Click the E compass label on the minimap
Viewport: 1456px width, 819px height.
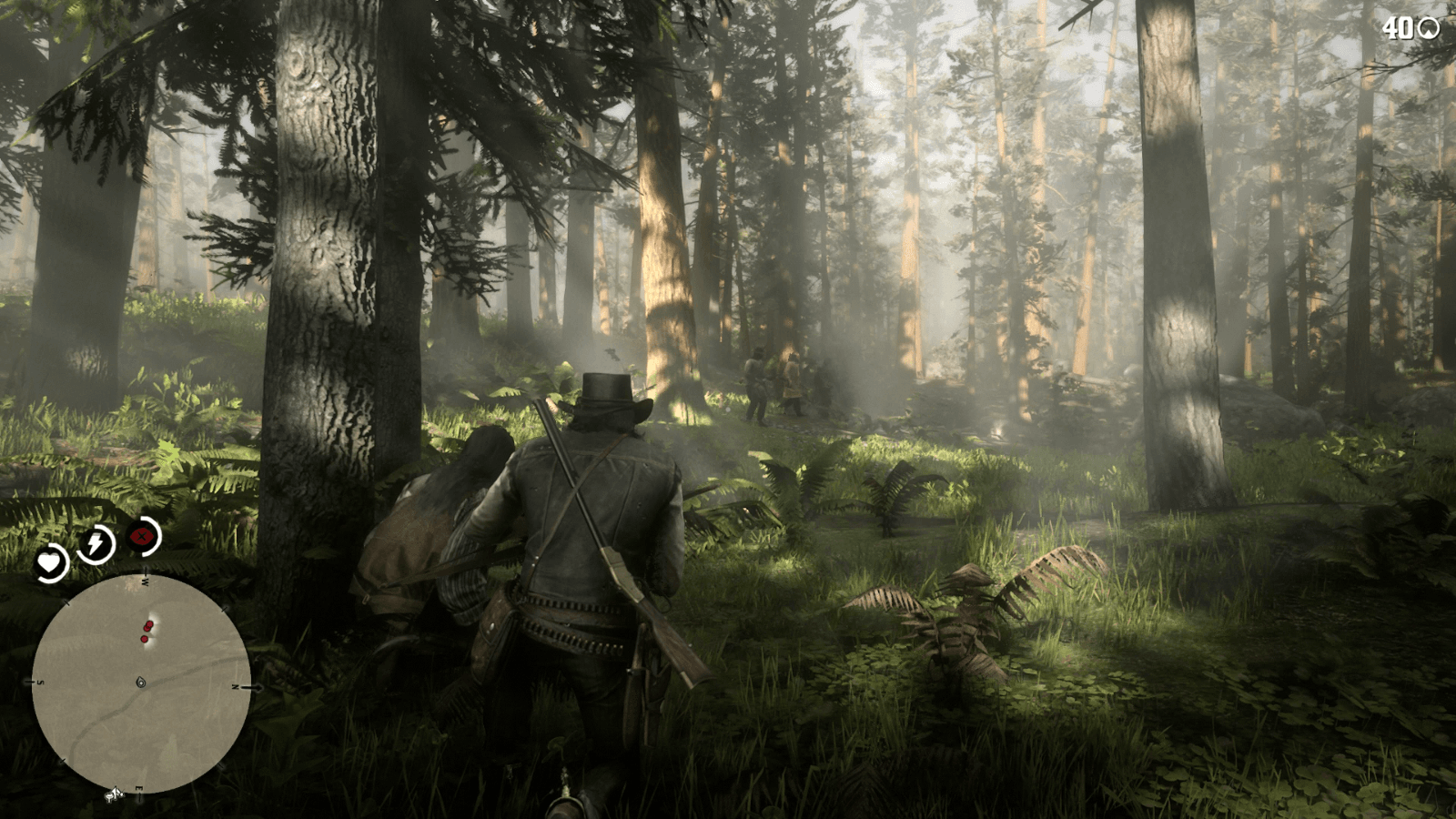pyautogui.click(x=139, y=789)
